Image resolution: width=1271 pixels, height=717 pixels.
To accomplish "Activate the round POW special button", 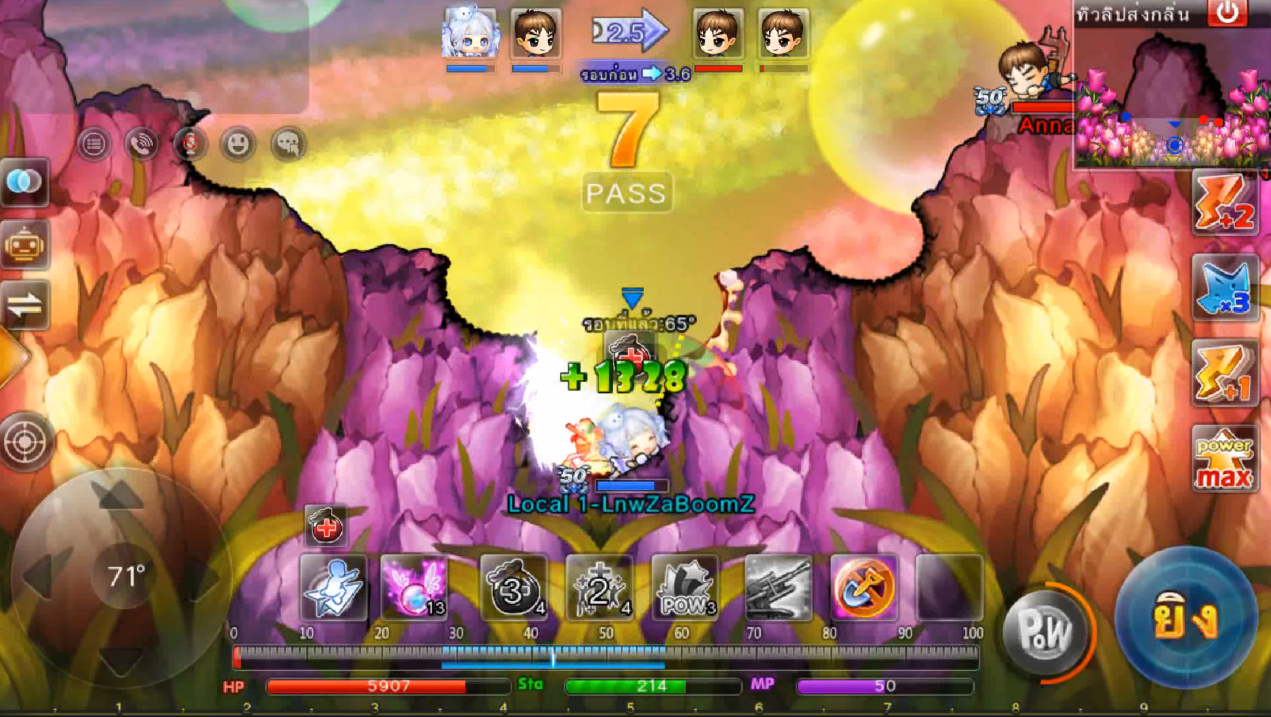I will (x=1045, y=631).
